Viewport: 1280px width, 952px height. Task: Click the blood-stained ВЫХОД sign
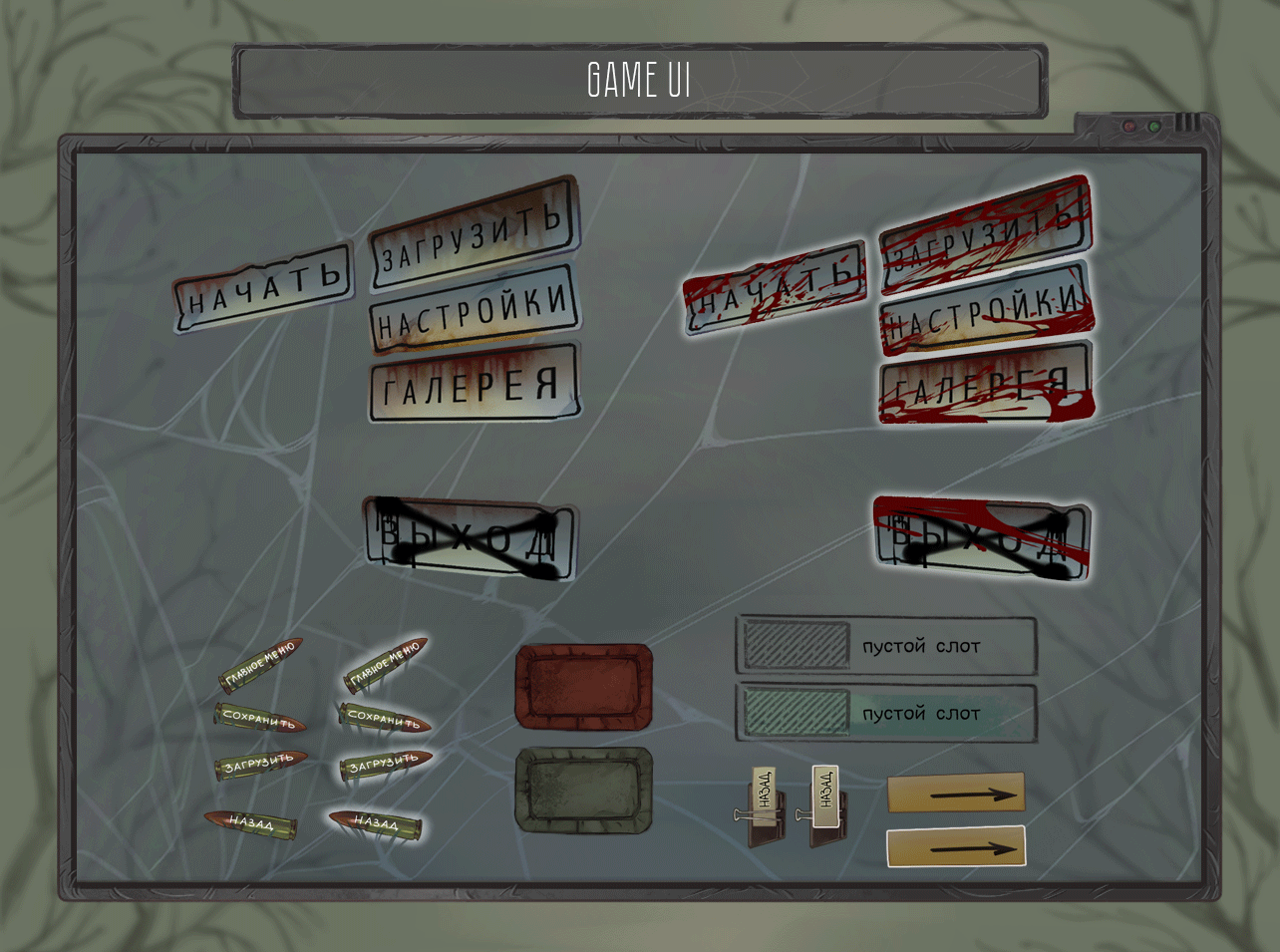pos(981,539)
